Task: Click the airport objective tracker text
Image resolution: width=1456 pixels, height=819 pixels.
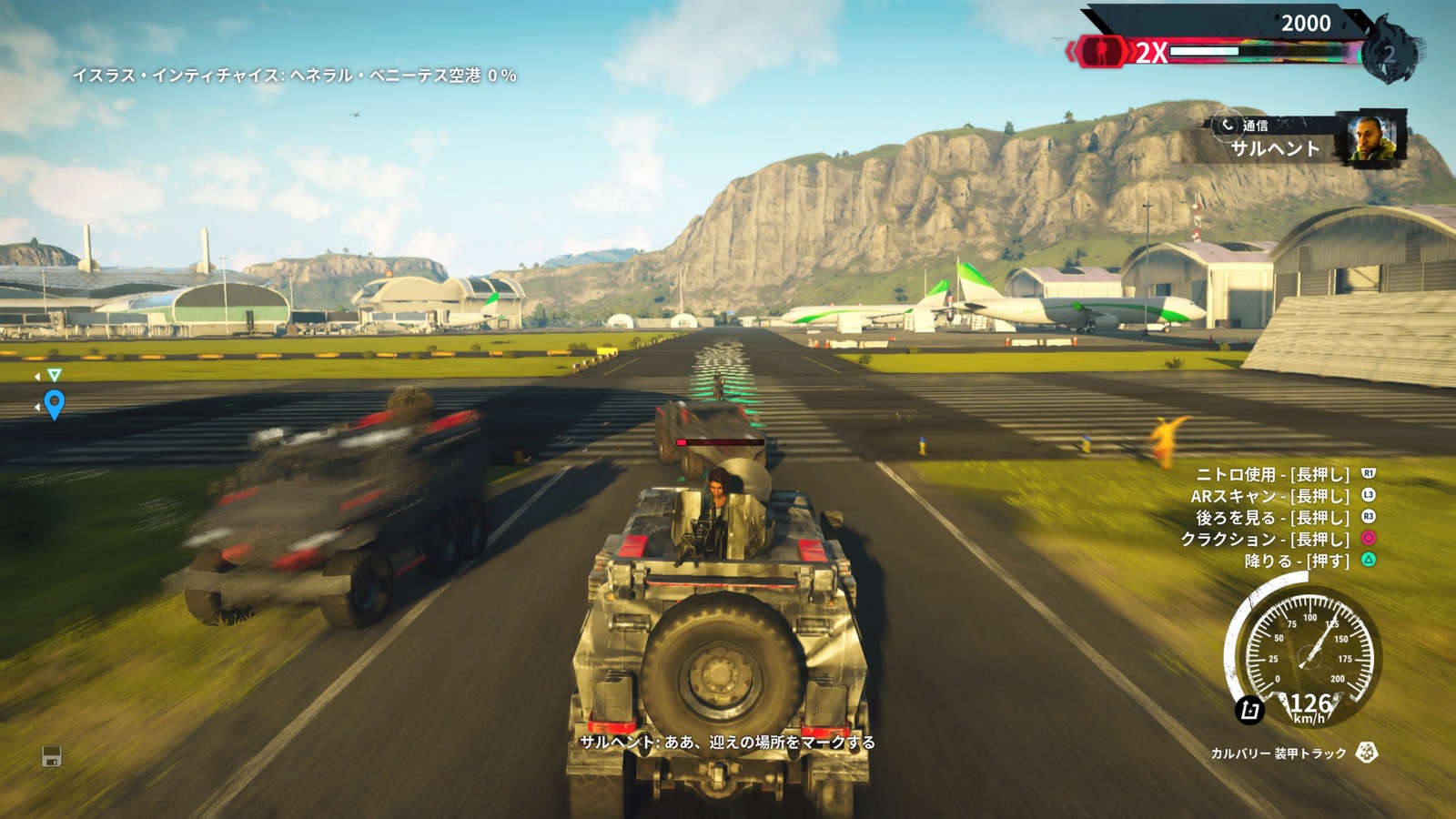Action: point(294,76)
